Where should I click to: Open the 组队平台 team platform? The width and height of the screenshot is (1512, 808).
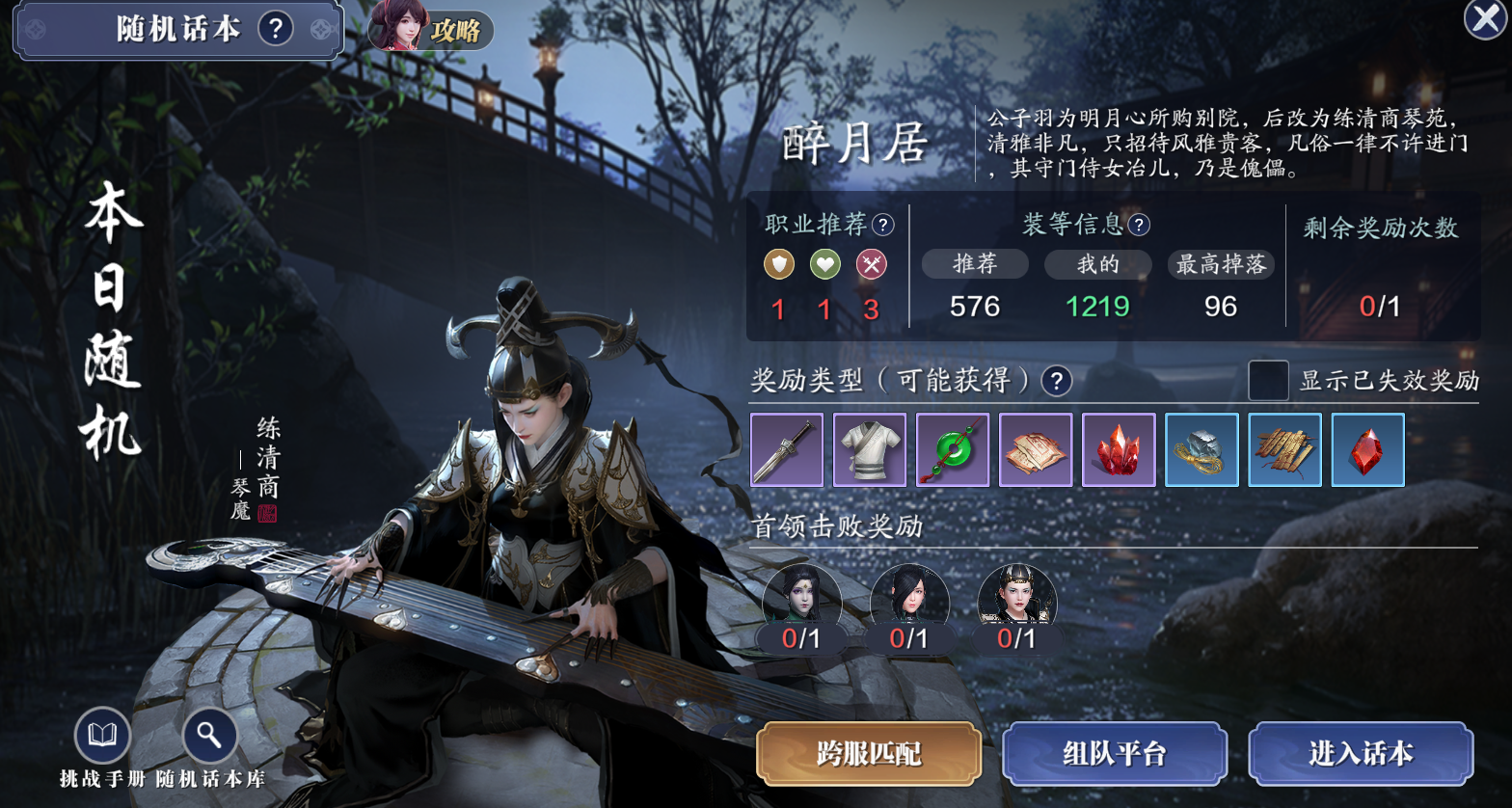[x=1115, y=753]
